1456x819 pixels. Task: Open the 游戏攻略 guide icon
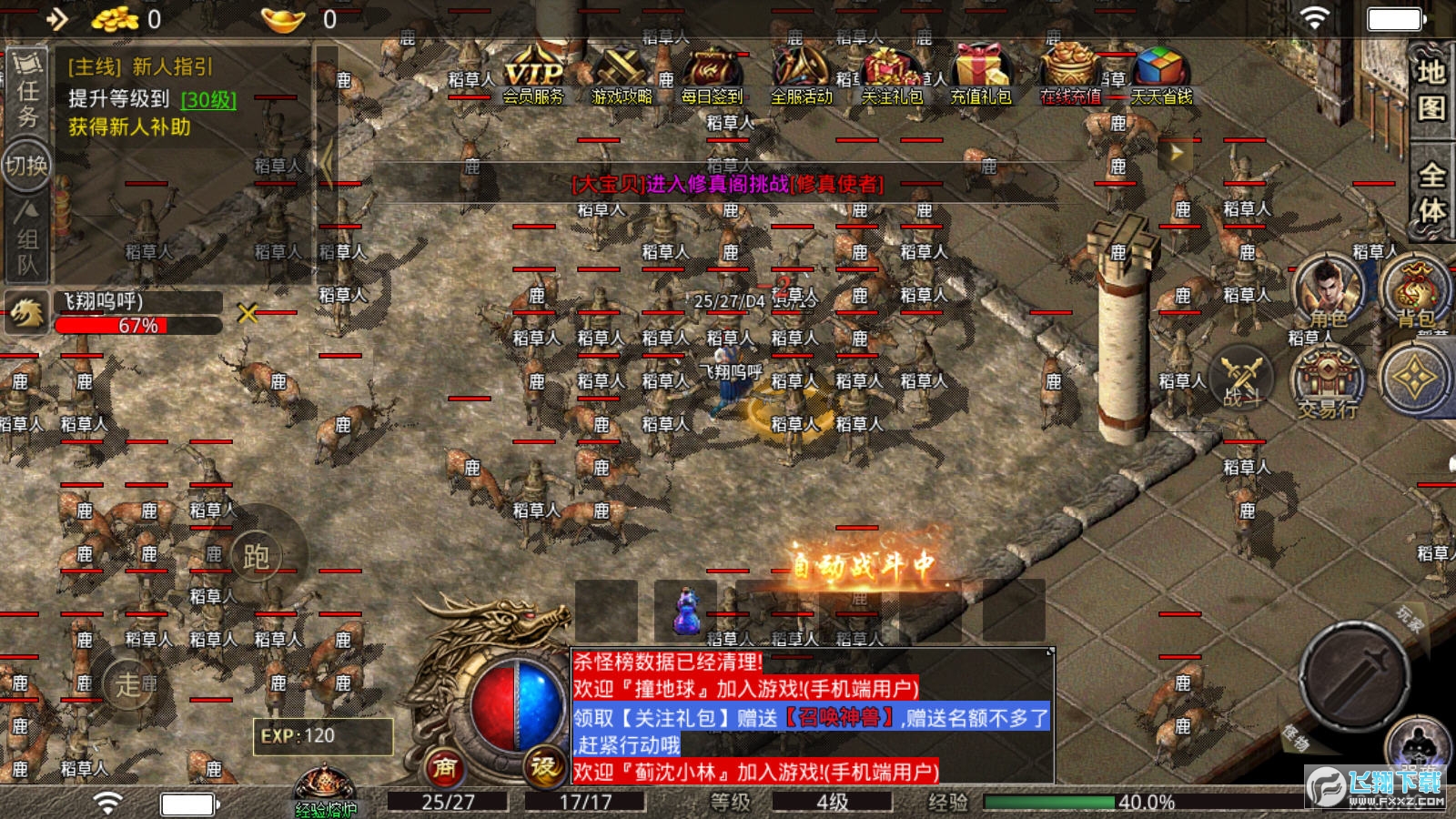tap(622, 76)
